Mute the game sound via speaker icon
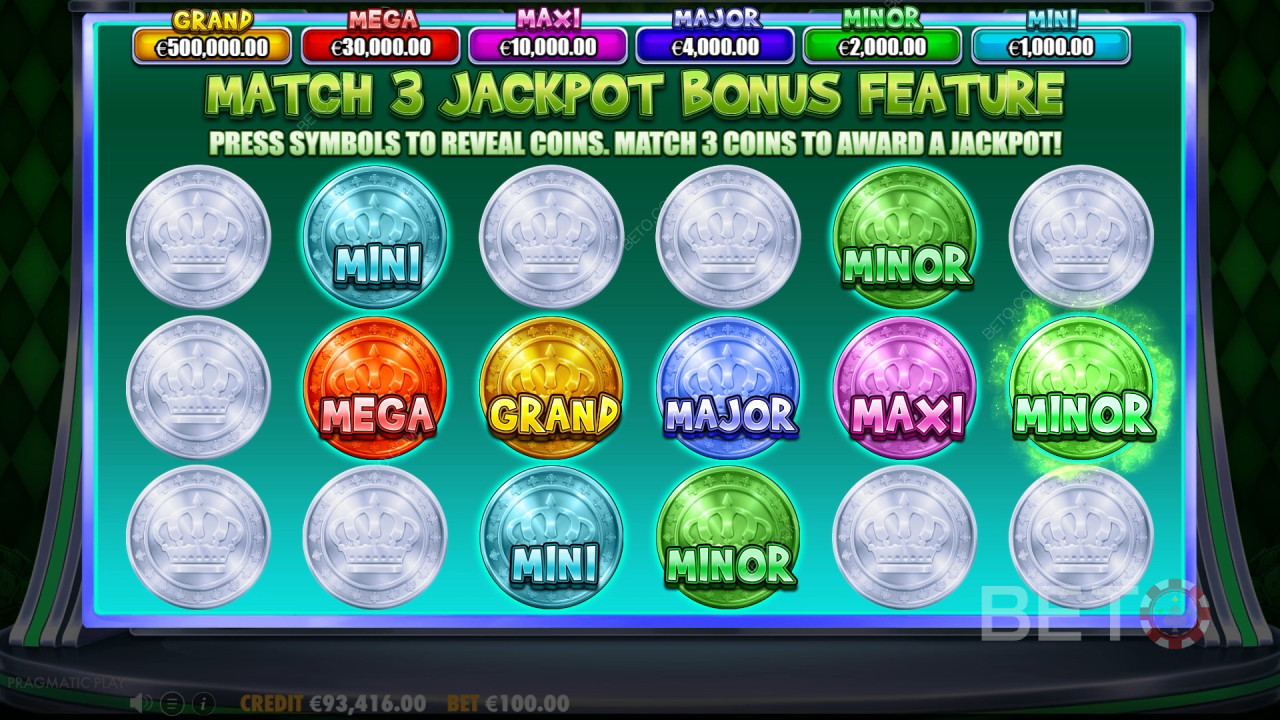 tap(136, 704)
